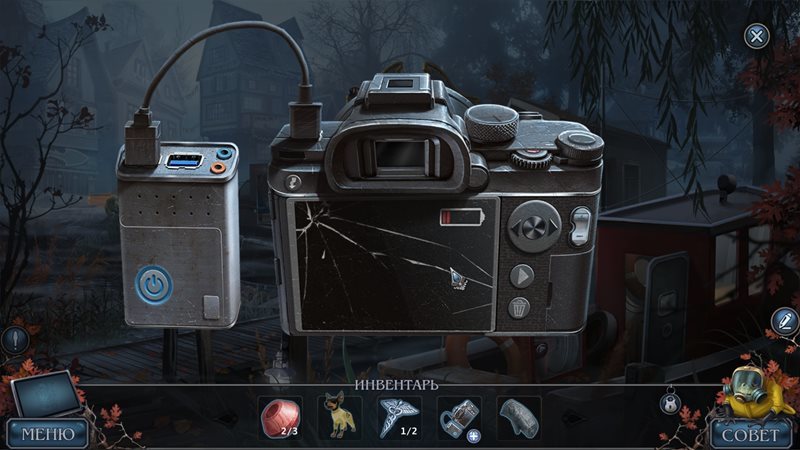800x450 pixels.
Task: Click the camera's trash can button
Action: pos(521,307)
